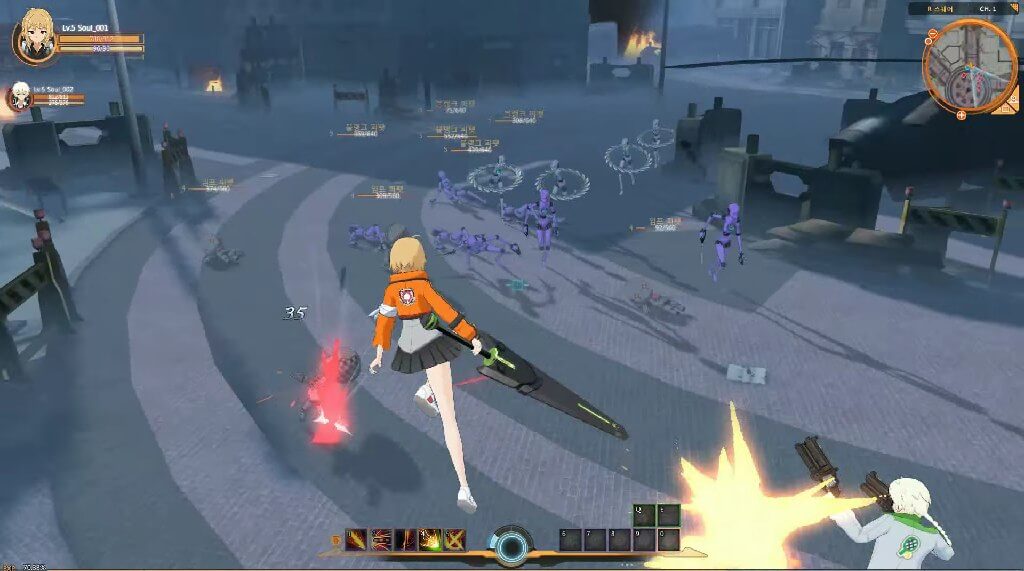Activate the first flaming slash skill
Image resolution: width=1024 pixels, height=571 pixels.
click(x=357, y=540)
